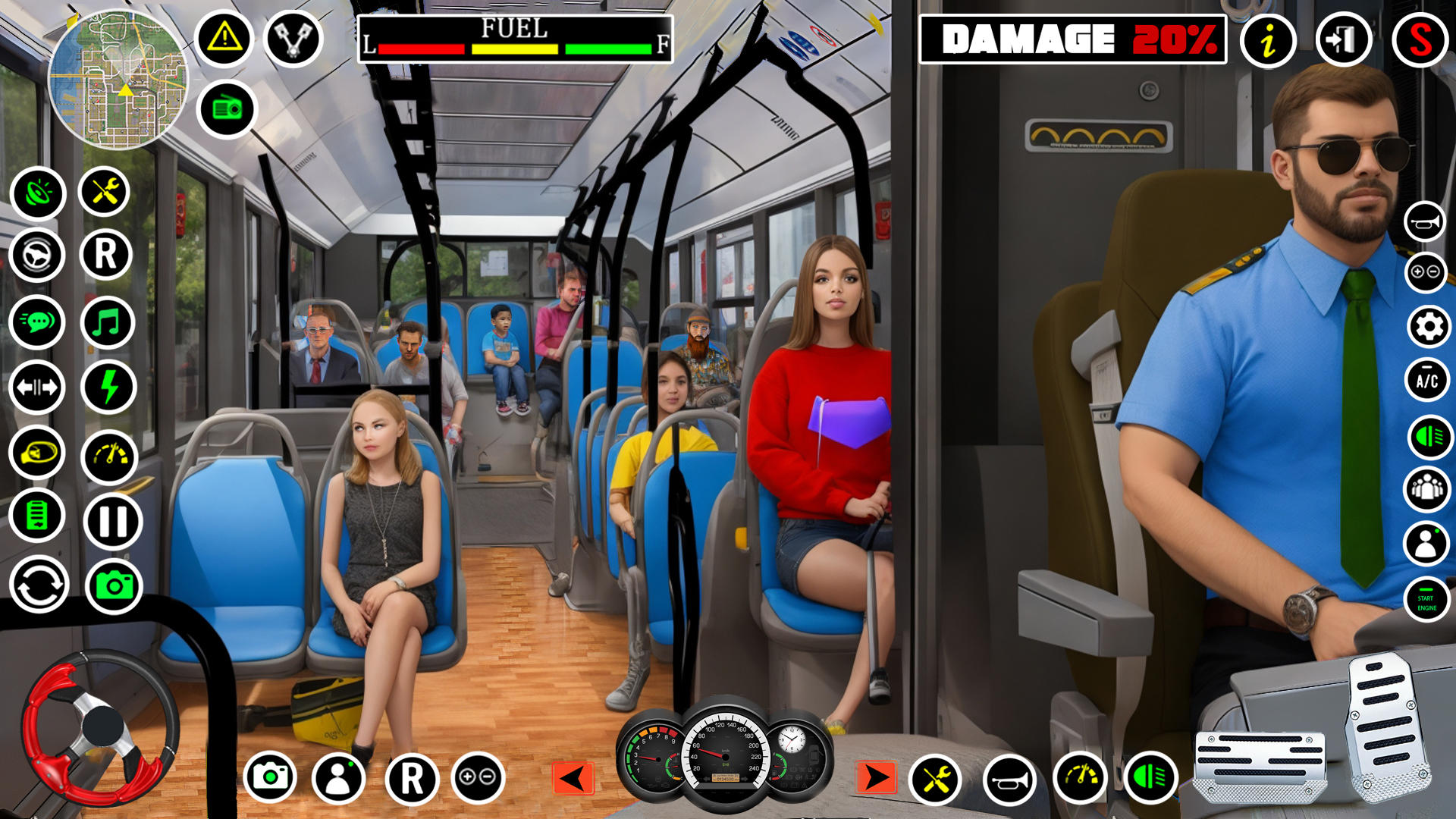Screen dimensions: 1456x819
Task: Take a screenshot with the camera icon
Action: 111,585
